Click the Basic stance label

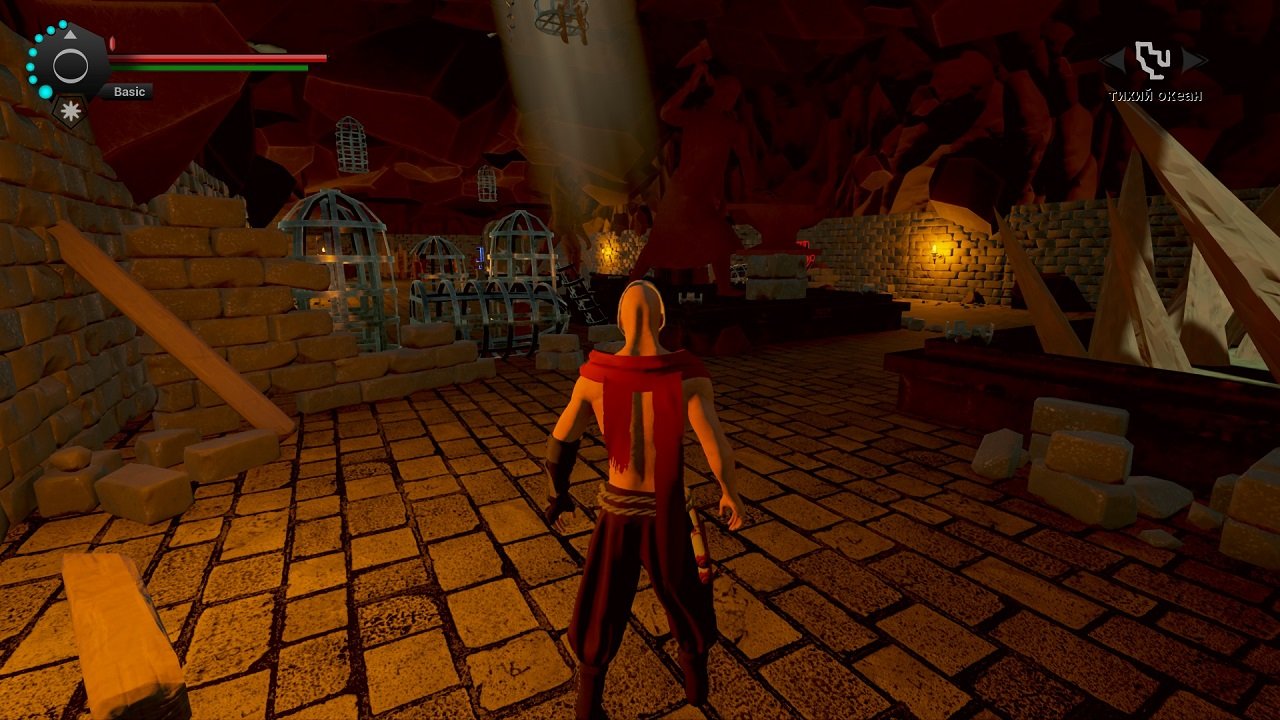(129, 92)
